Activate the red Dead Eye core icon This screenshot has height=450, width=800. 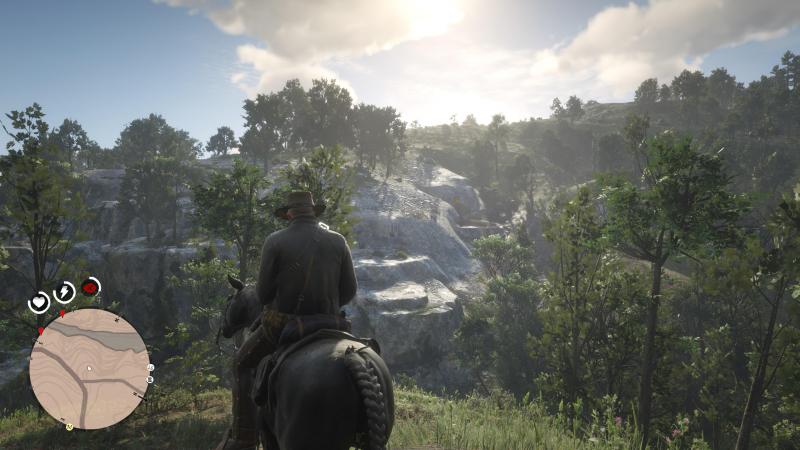point(91,288)
